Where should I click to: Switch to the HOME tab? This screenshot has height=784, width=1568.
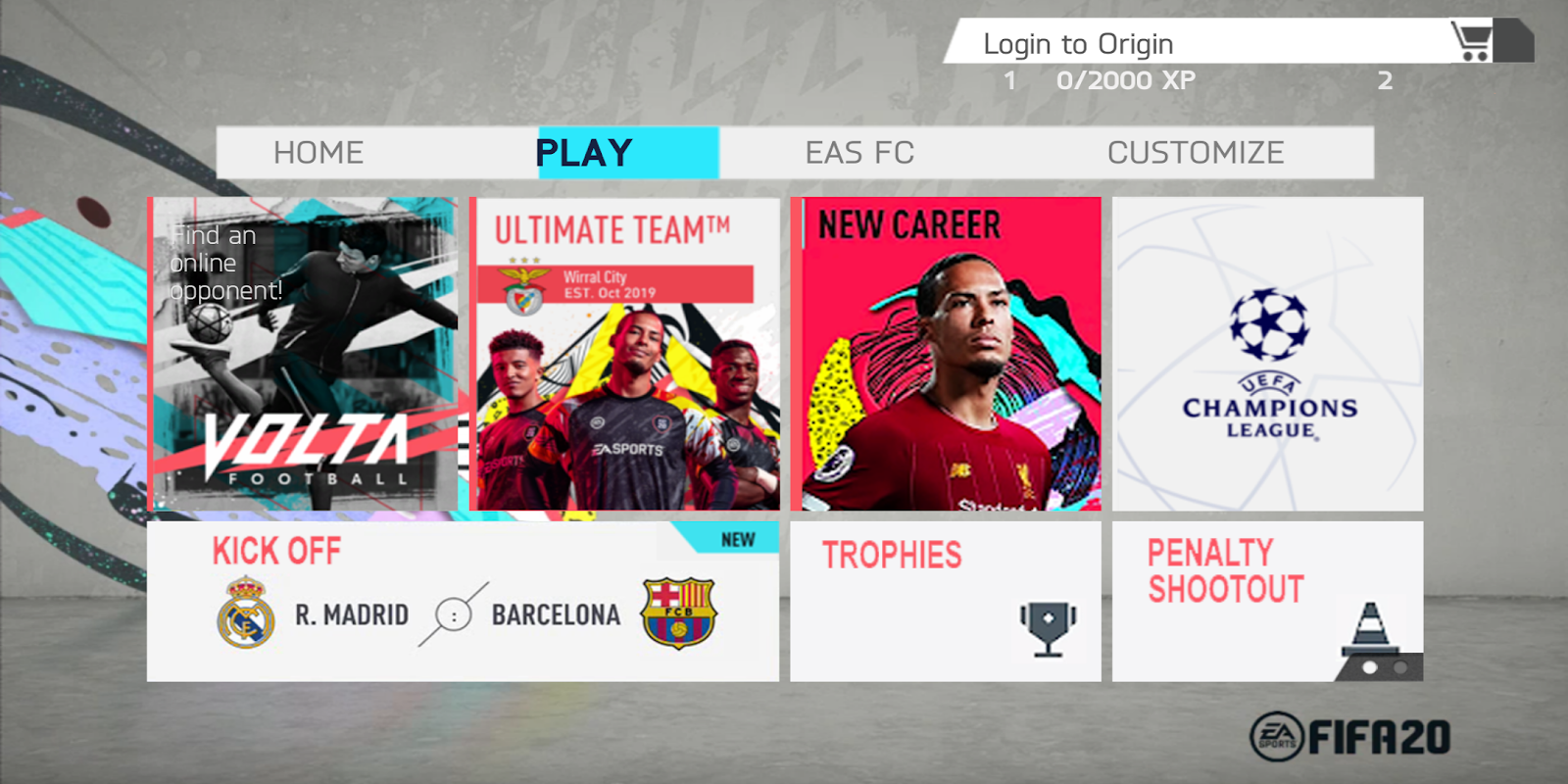[317, 152]
